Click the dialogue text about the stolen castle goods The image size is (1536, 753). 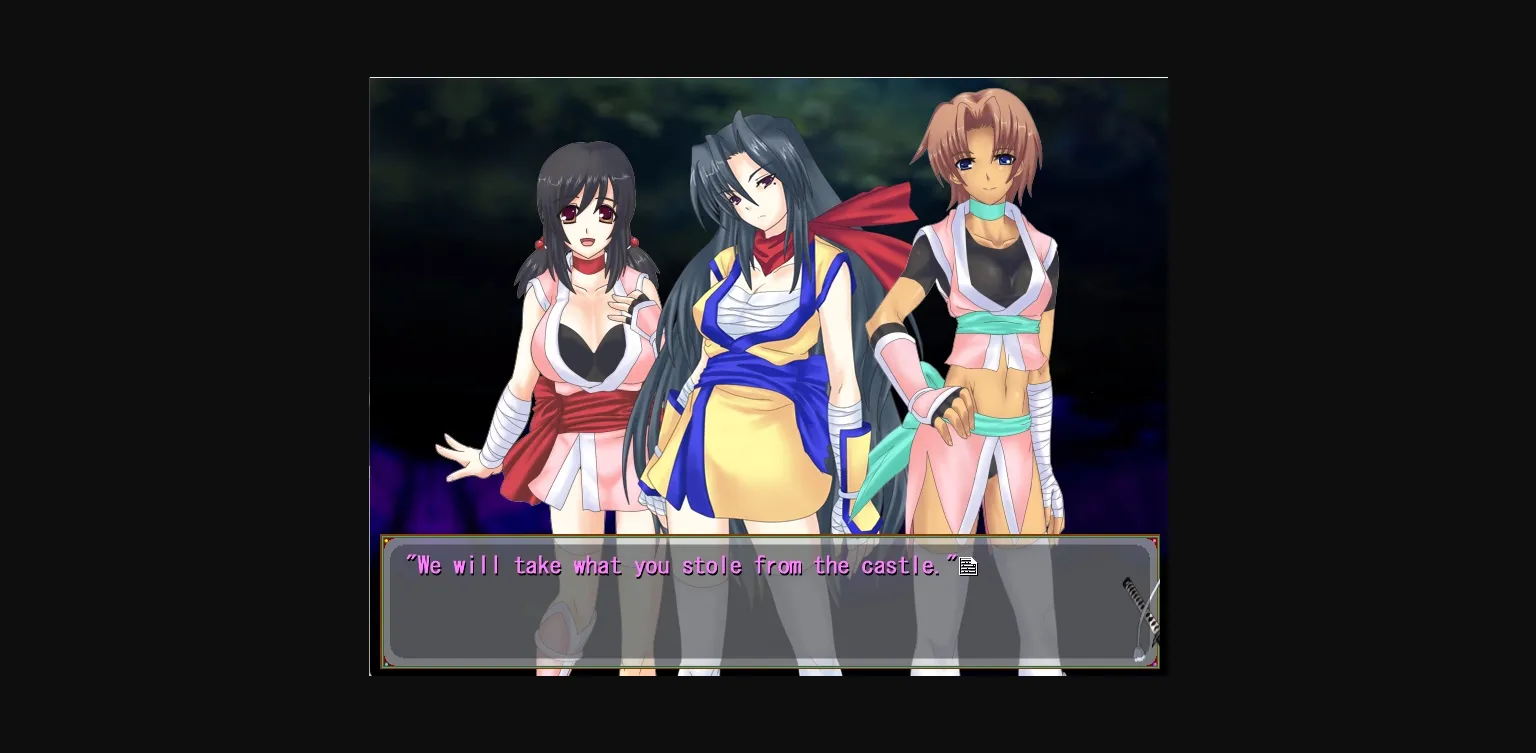pyautogui.click(x=680, y=565)
